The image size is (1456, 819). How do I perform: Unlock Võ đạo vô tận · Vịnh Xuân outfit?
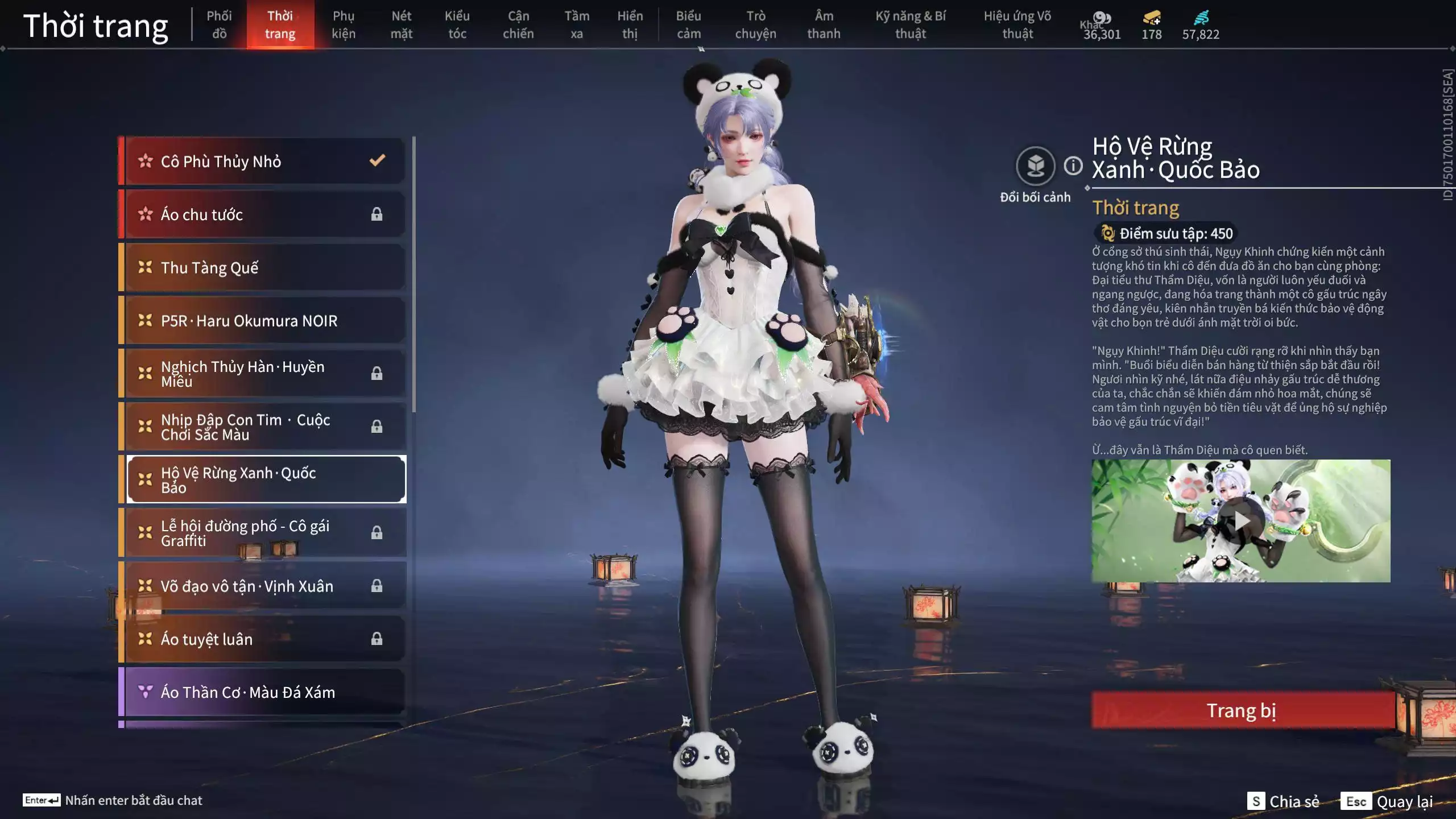[377, 586]
